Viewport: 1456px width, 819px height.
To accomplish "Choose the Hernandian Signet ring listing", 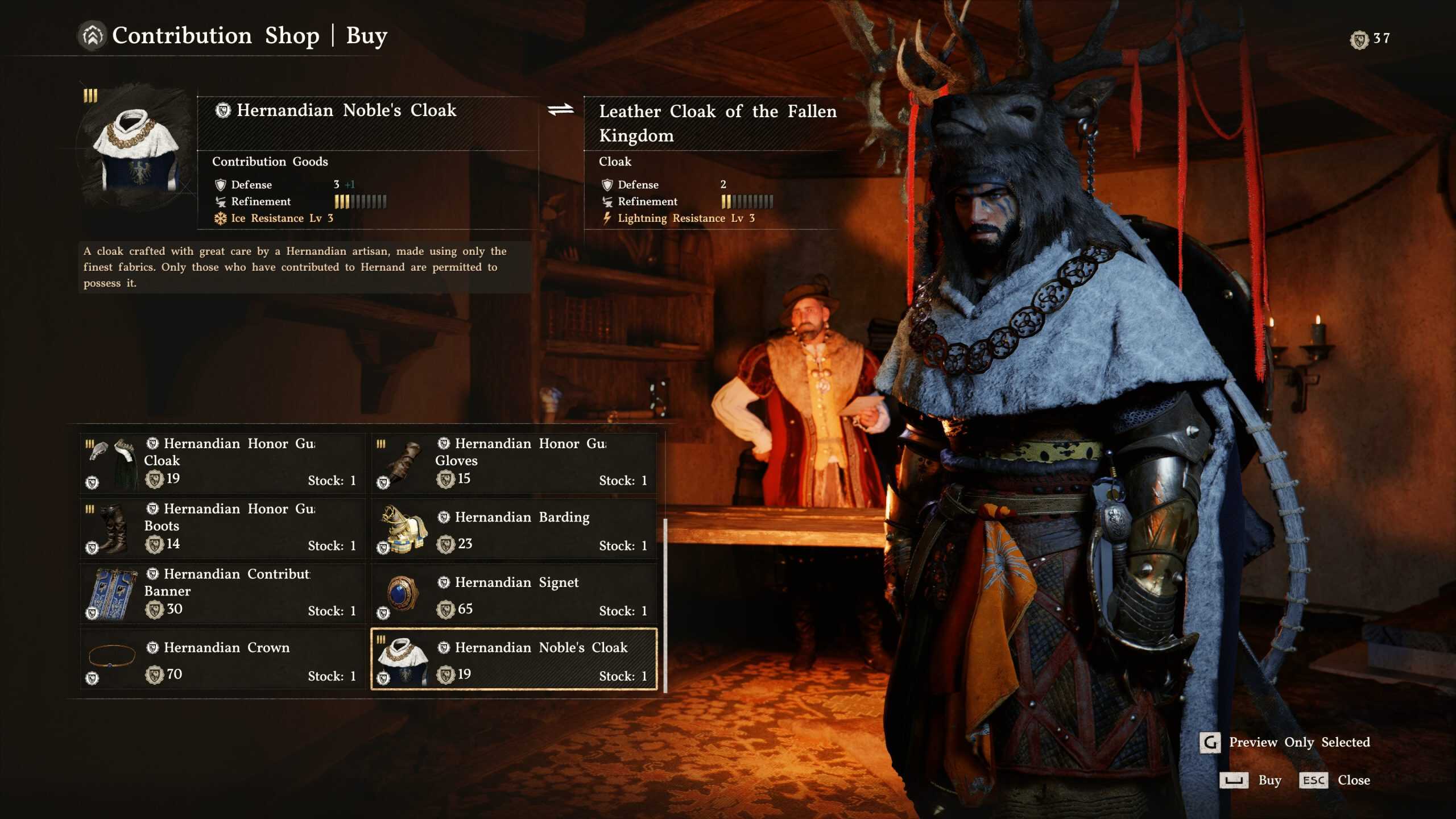I will point(514,594).
